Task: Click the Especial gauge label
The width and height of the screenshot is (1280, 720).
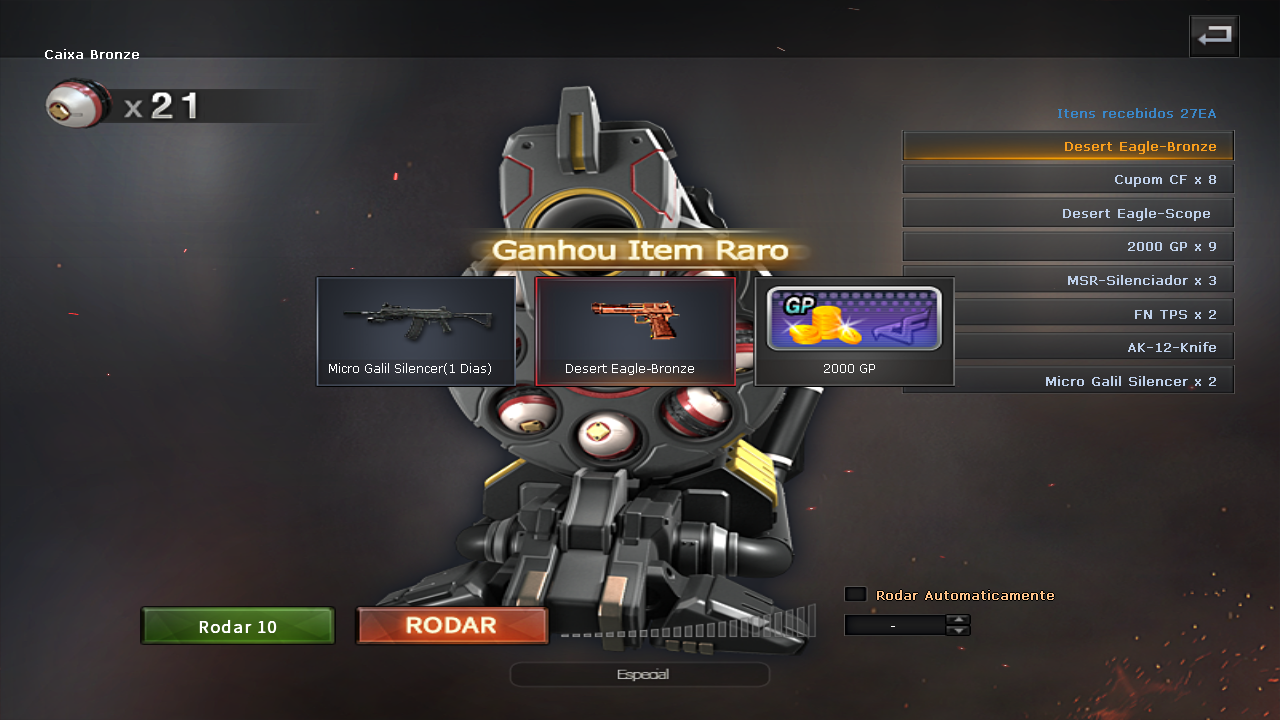Action: [640, 674]
